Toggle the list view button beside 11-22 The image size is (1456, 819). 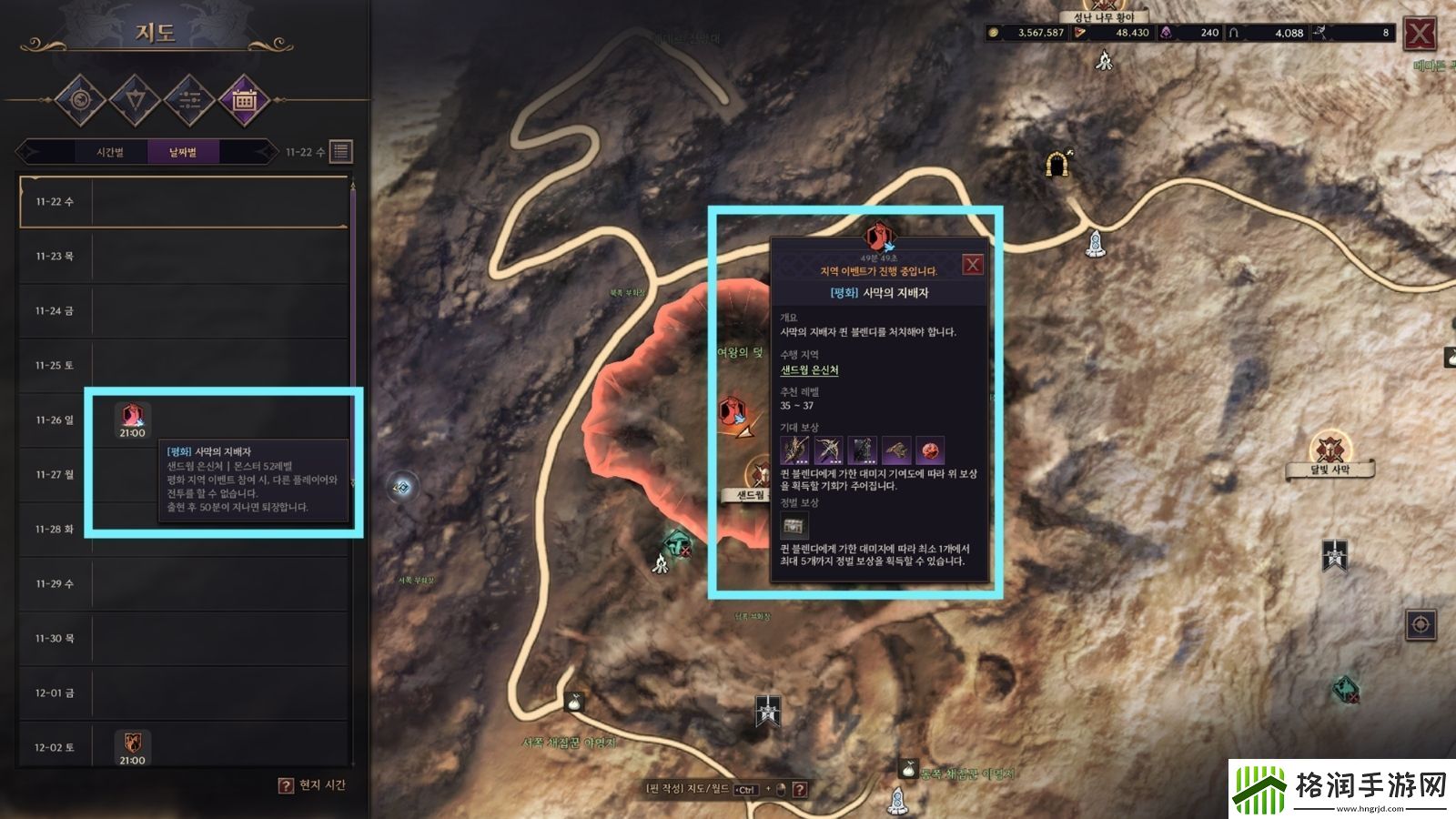tap(341, 151)
